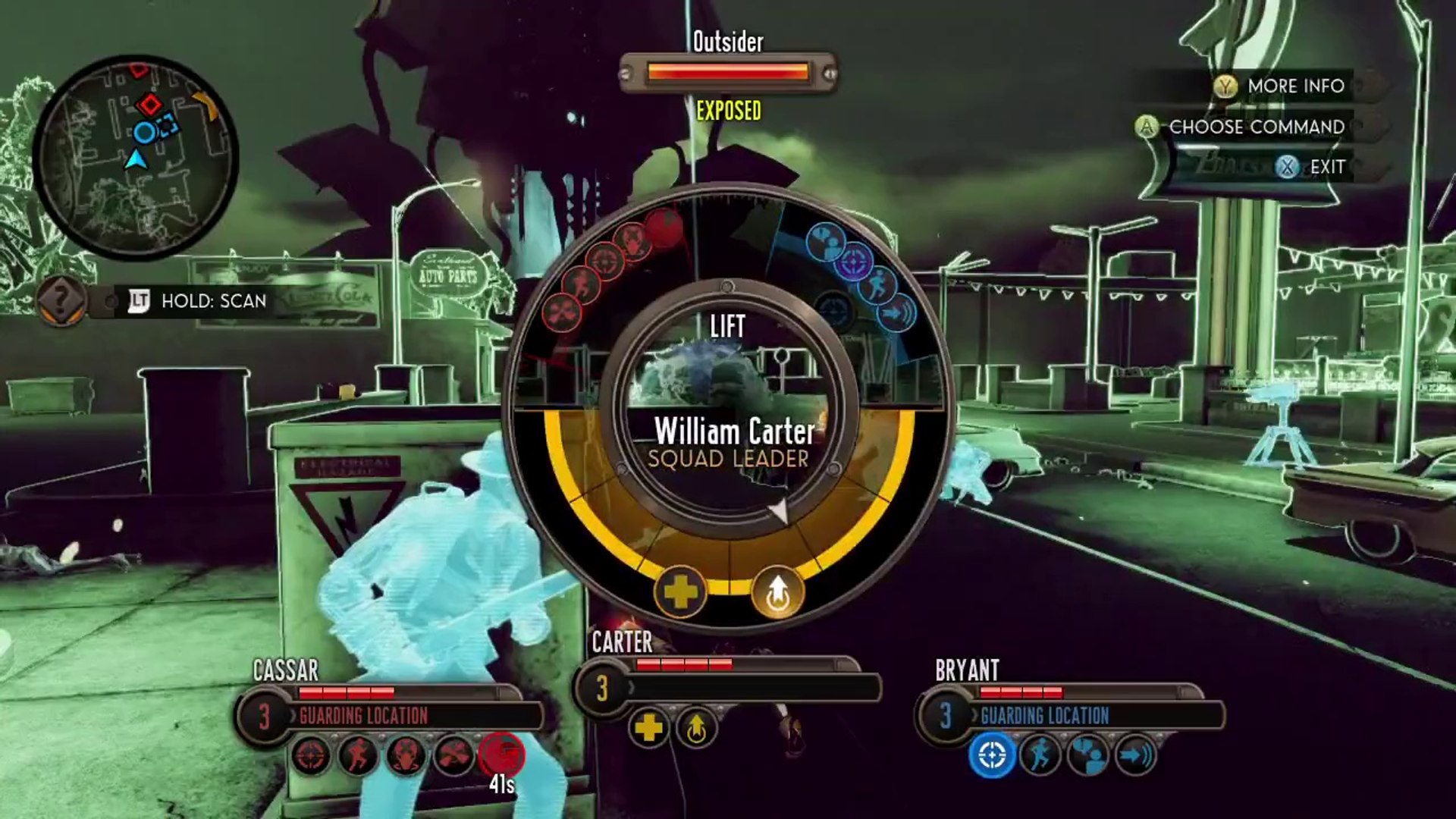
Task: Choose the red crosshair command on the wheel
Action: [x=605, y=260]
